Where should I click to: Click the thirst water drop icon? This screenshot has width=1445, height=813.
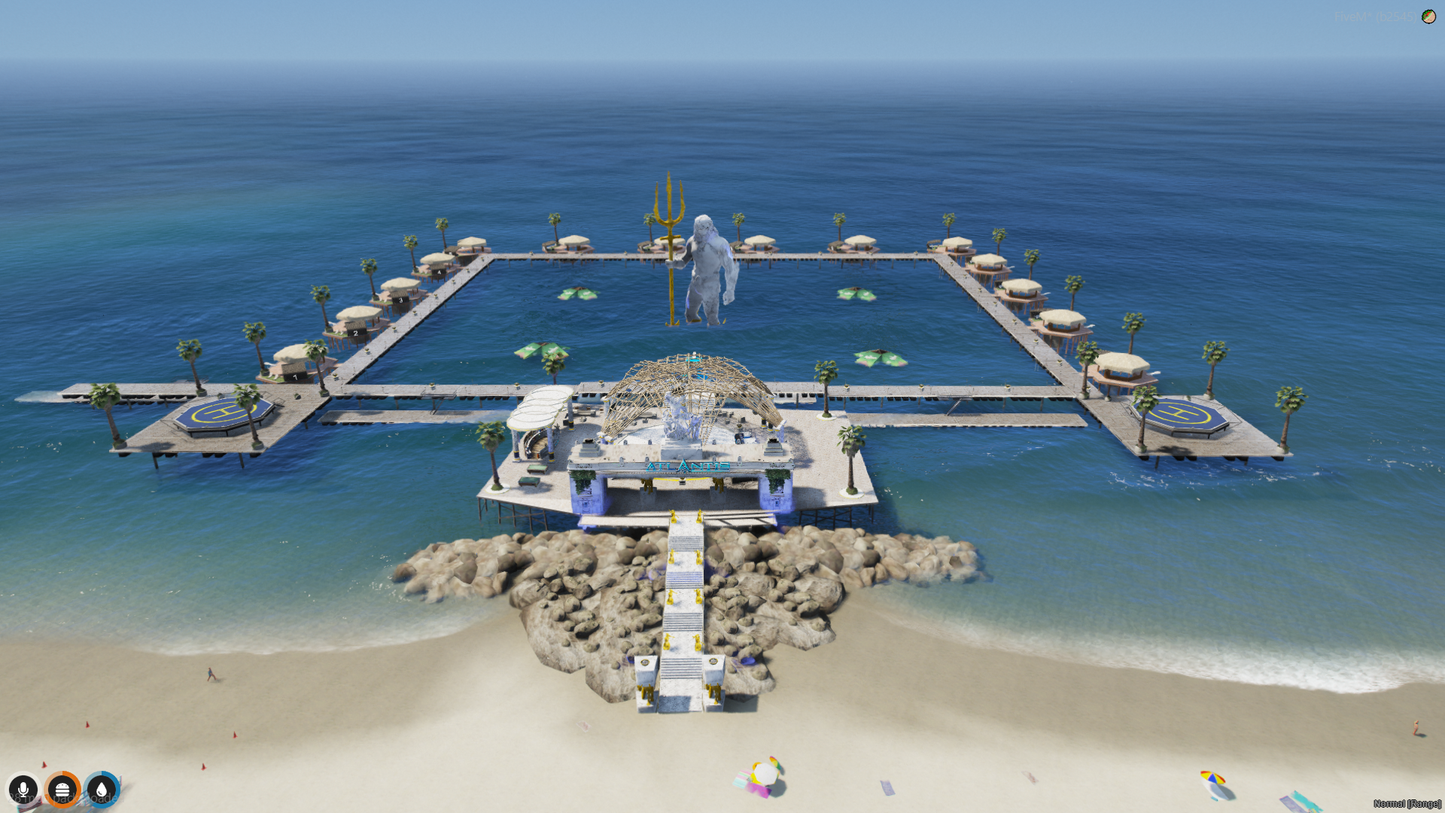103,790
